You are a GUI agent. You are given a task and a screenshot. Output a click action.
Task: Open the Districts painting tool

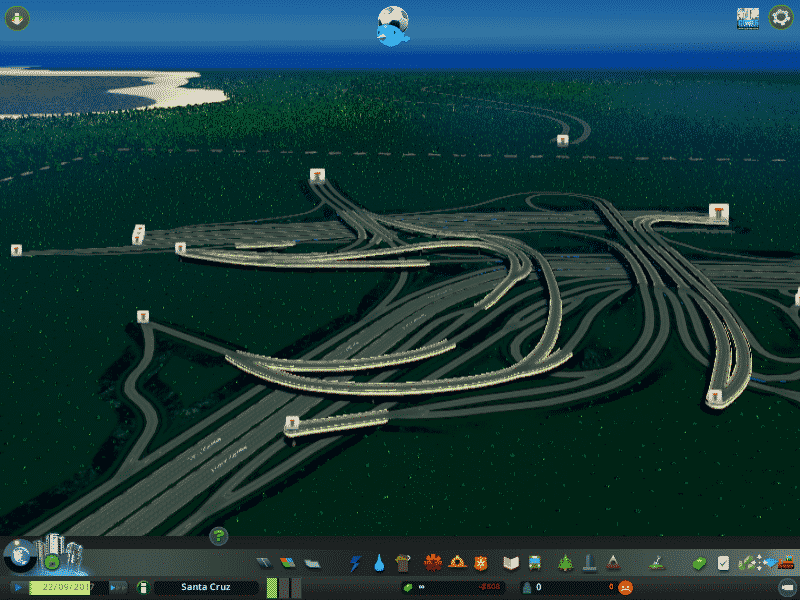pos(312,563)
